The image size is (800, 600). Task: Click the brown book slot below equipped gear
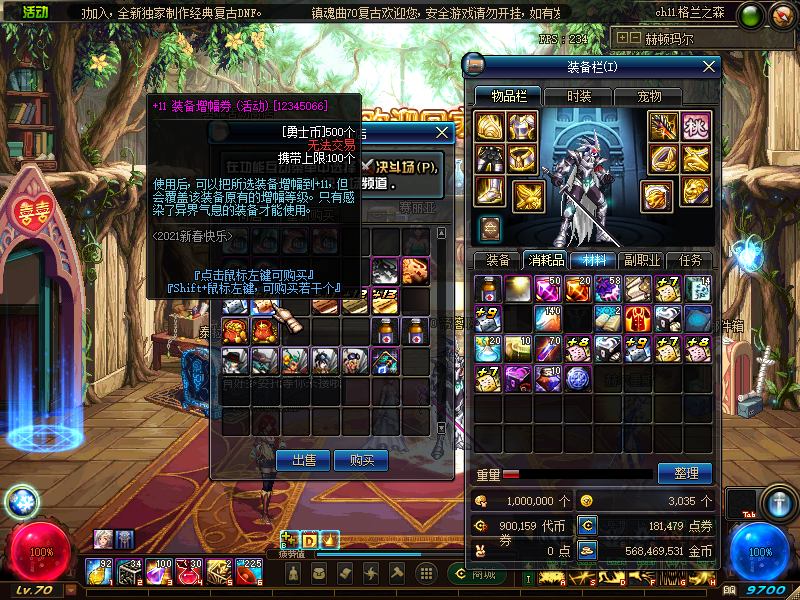489,228
